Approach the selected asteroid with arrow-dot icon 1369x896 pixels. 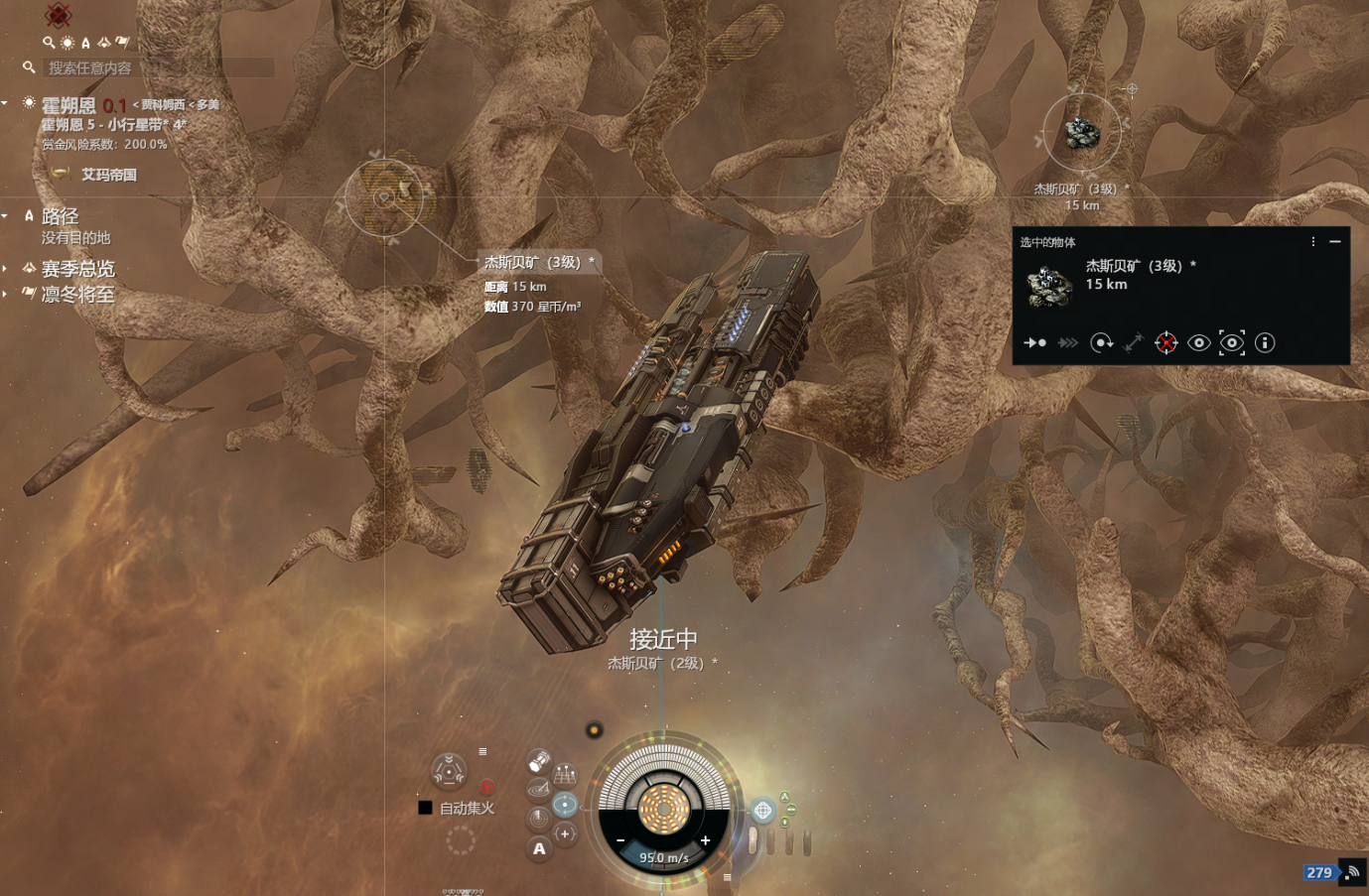[1034, 342]
